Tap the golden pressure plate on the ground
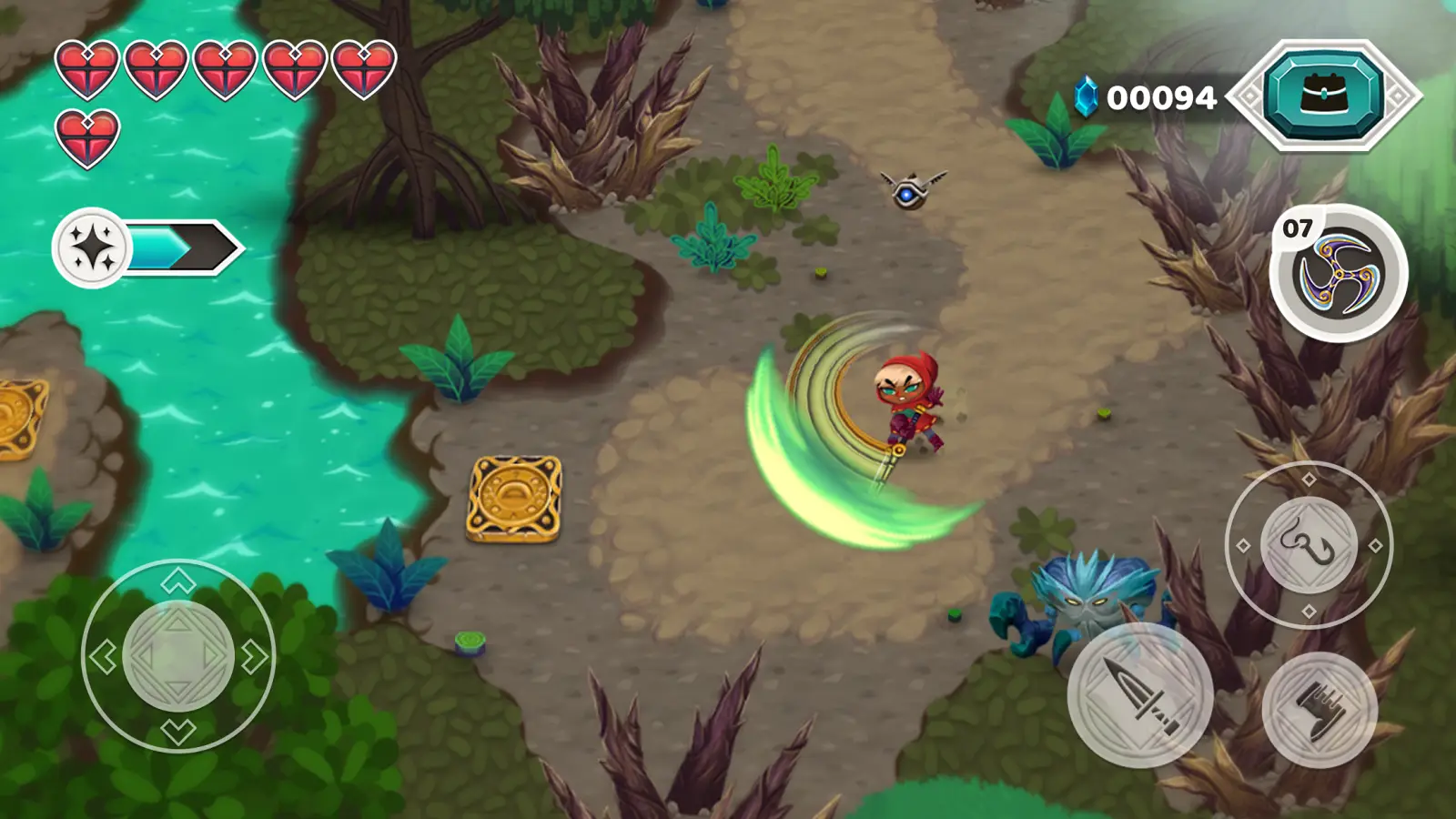 pyautogui.click(x=516, y=496)
